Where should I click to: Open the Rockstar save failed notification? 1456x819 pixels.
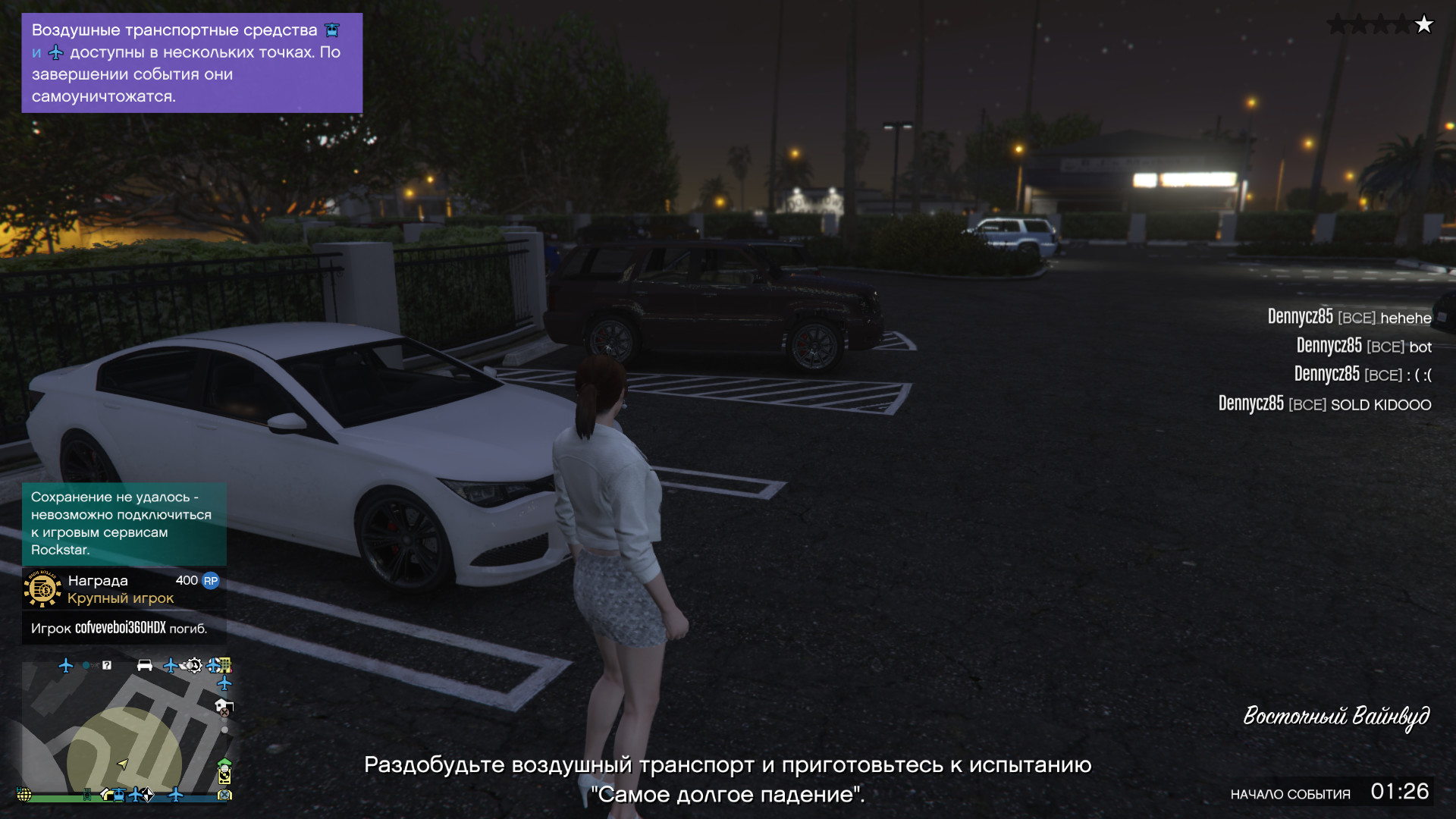[x=124, y=523]
